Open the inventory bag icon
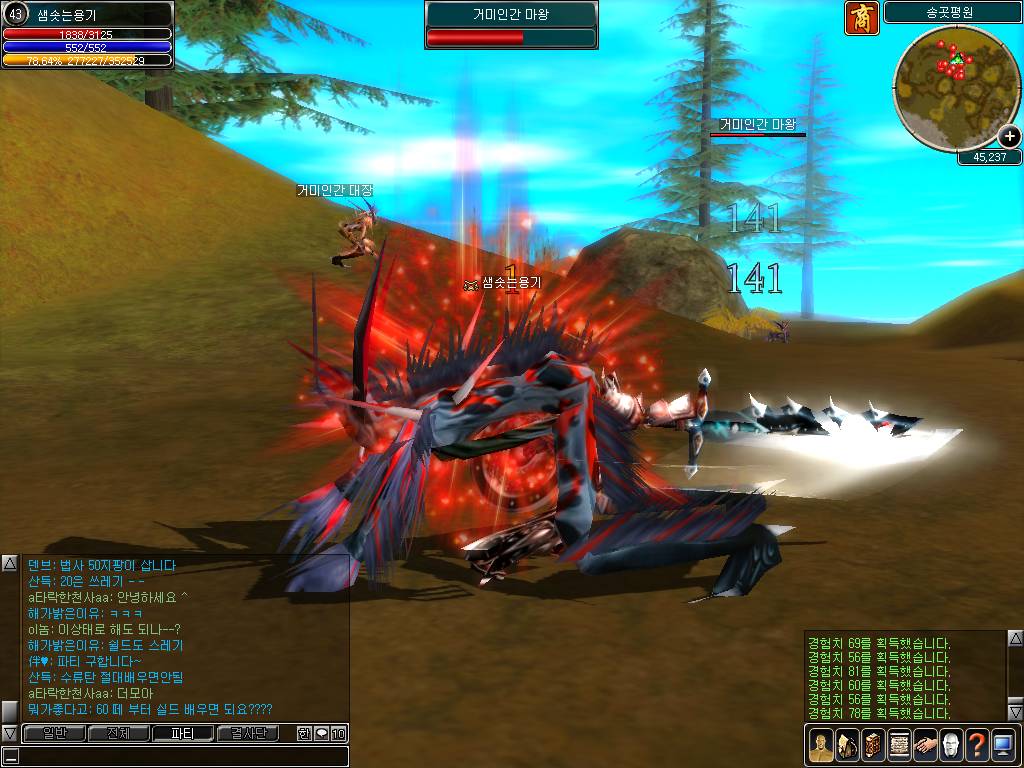Viewport: 1024px width, 768px height. 845,745
